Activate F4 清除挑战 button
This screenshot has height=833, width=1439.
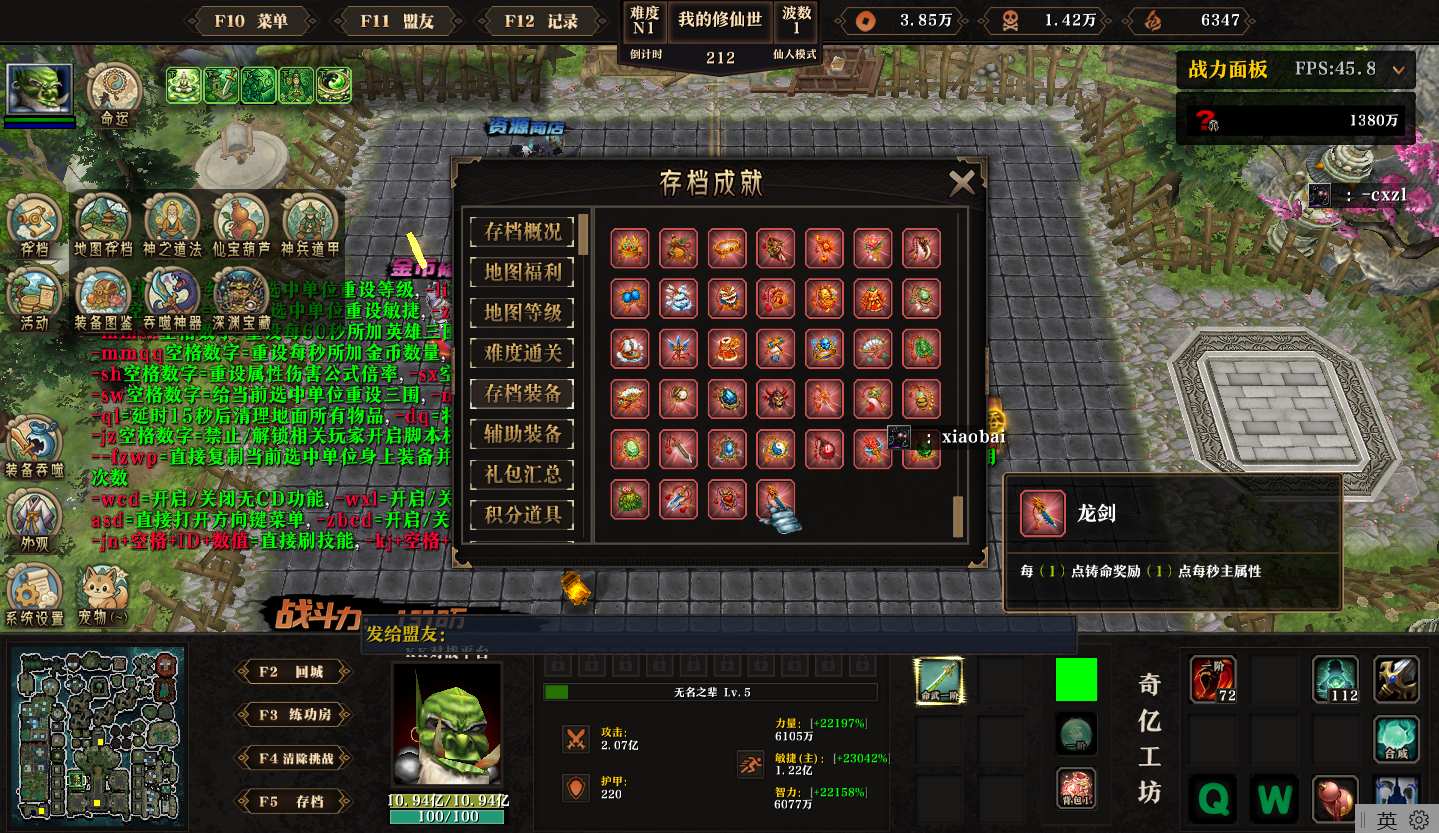292,758
